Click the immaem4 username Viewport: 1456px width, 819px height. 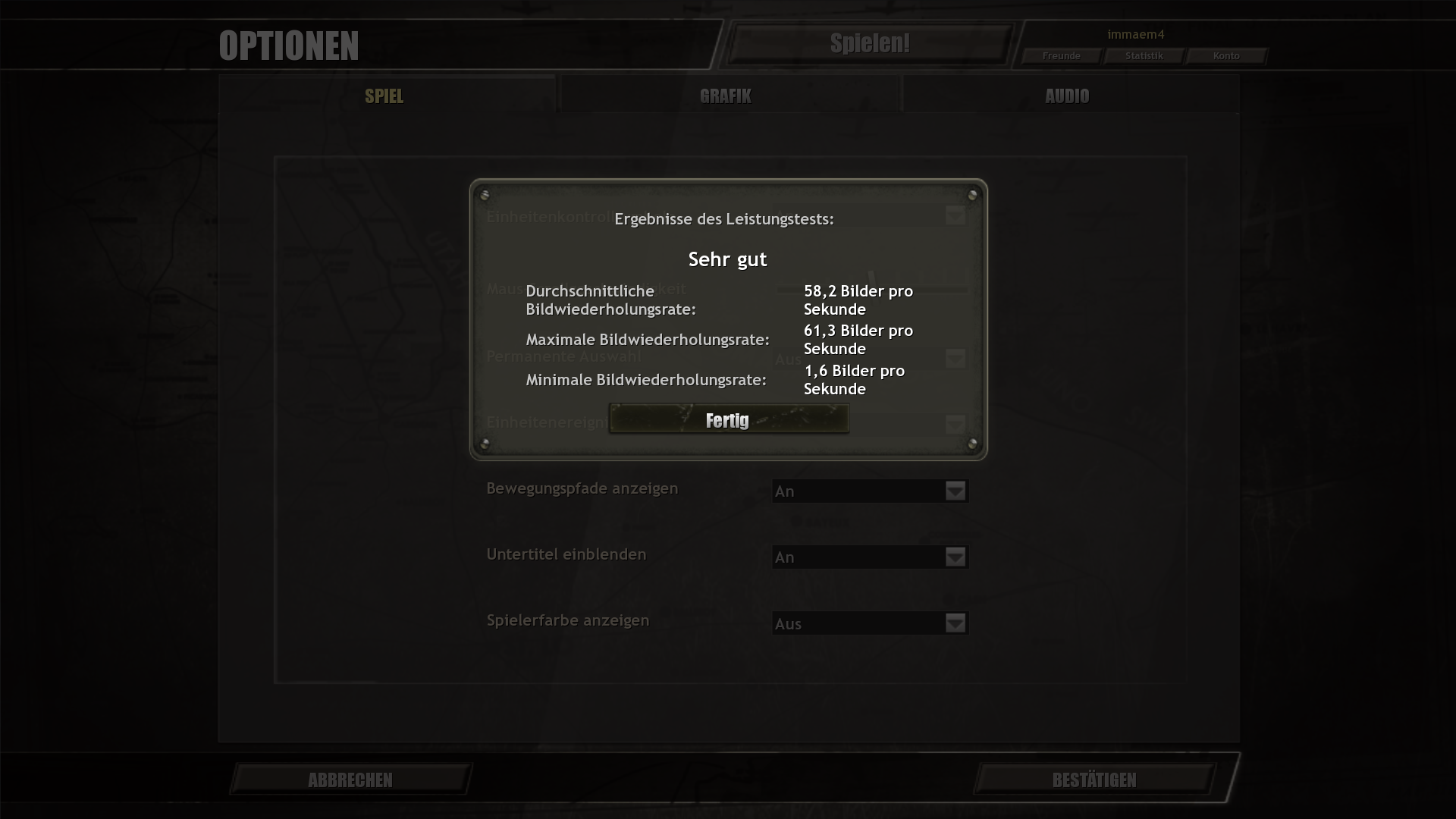[x=1136, y=34]
